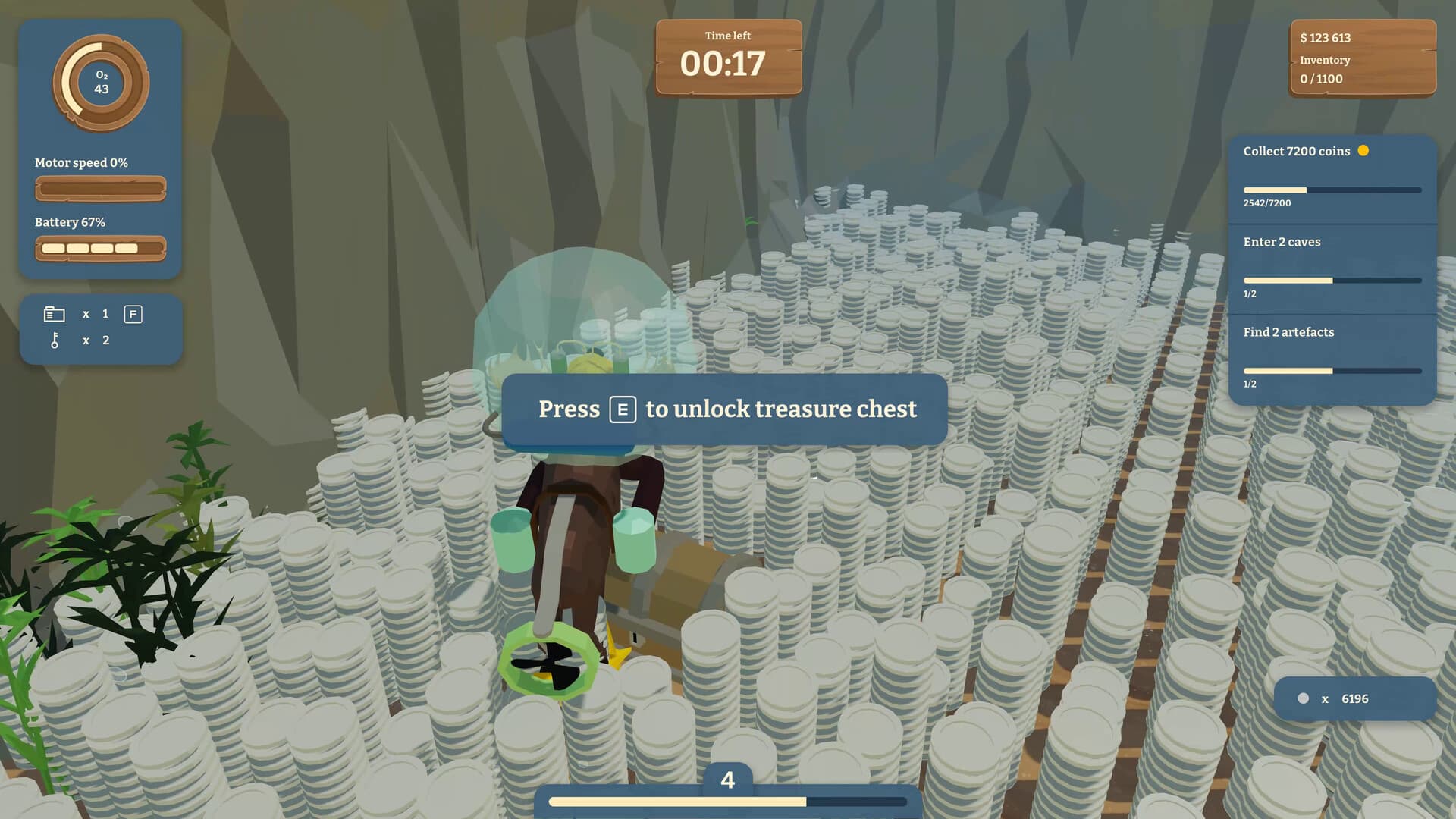This screenshot has height=819, width=1456.
Task: Click the F keybind icon
Action: pos(133,314)
